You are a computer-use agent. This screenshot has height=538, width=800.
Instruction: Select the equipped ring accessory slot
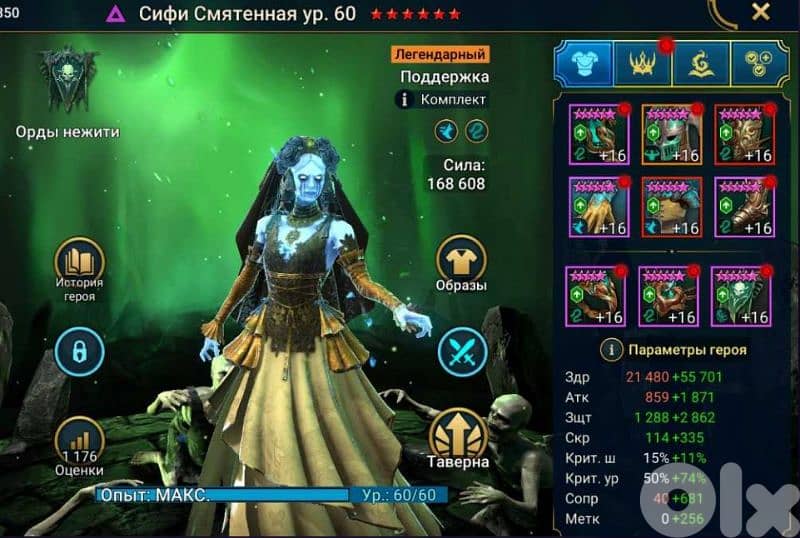(x=595, y=296)
